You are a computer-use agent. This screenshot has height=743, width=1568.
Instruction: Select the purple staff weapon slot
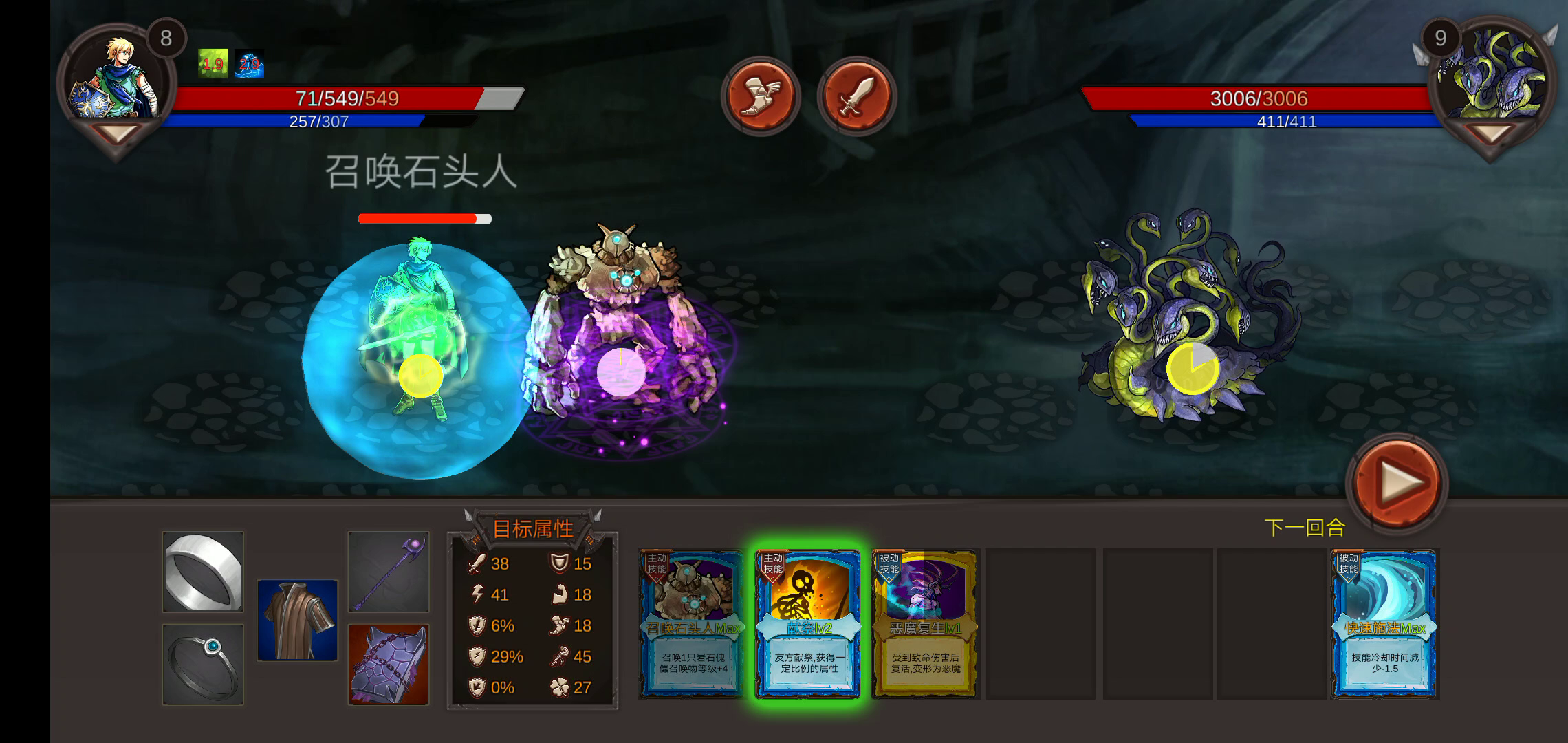[389, 571]
